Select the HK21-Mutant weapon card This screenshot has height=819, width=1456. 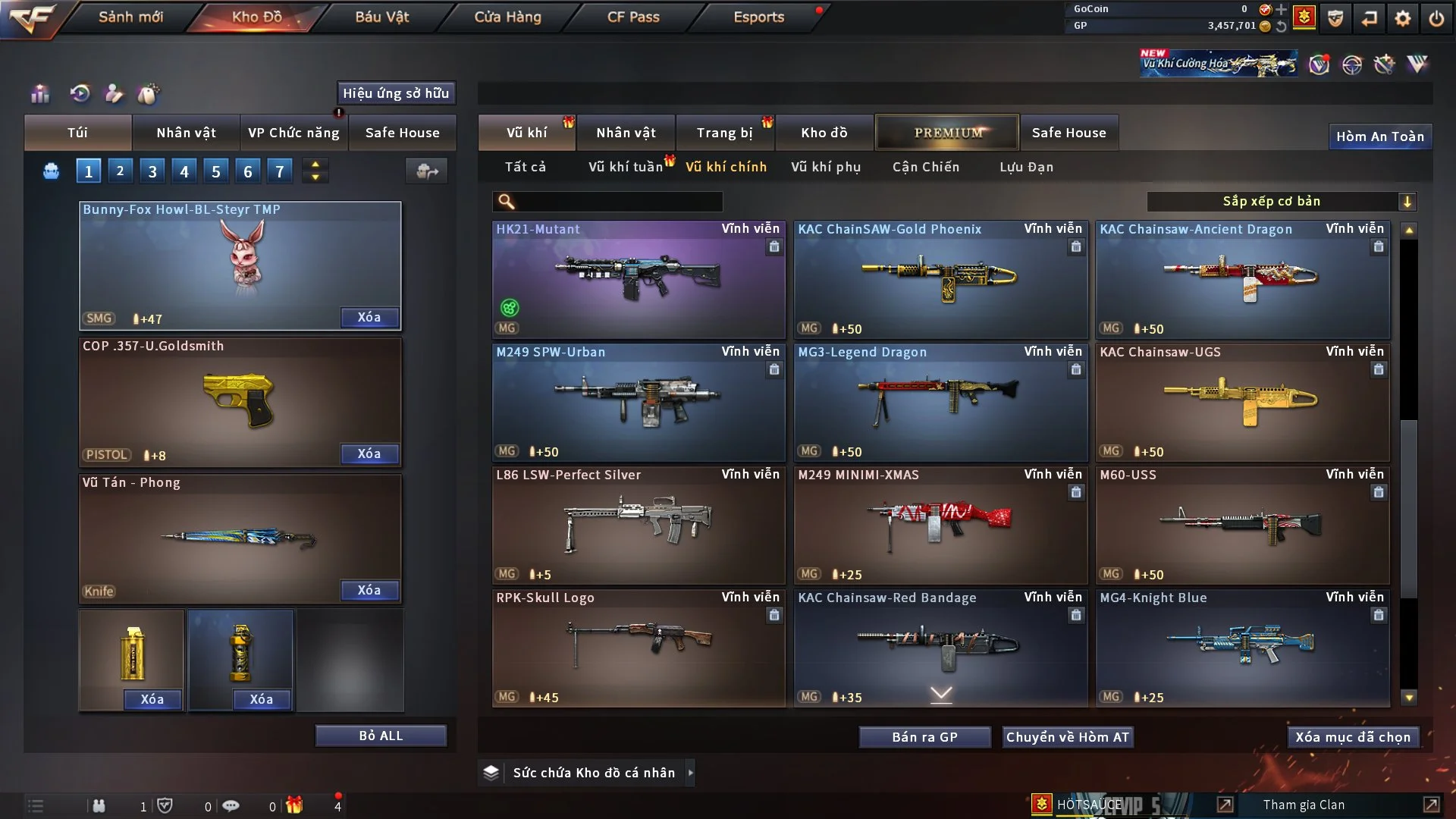click(x=638, y=279)
